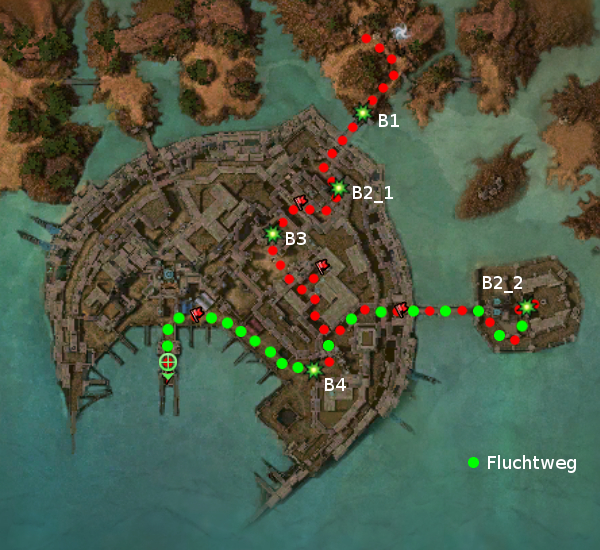Select the B4 green star marker

pyautogui.click(x=314, y=370)
